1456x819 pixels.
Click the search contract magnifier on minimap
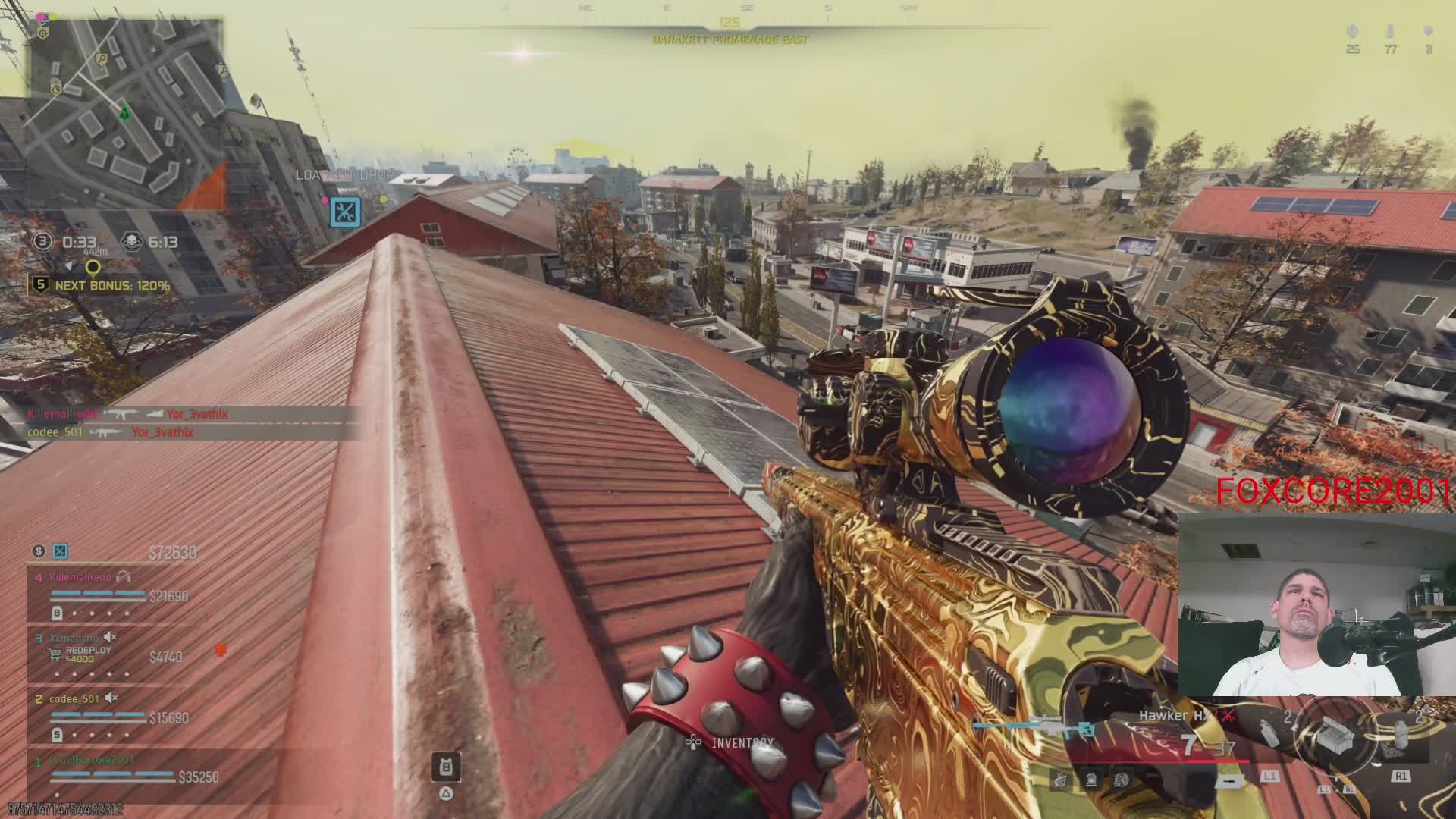(x=102, y=60)
